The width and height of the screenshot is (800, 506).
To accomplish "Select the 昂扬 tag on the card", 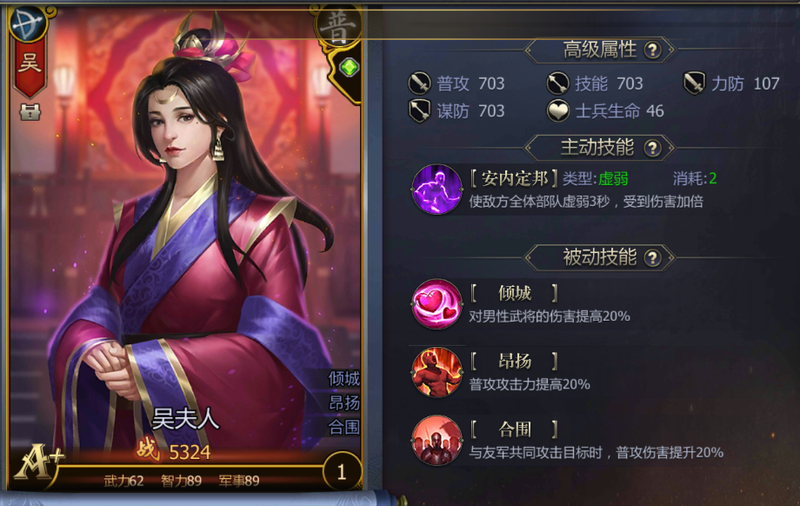I will pyautogui.click(x=343, y=403).
